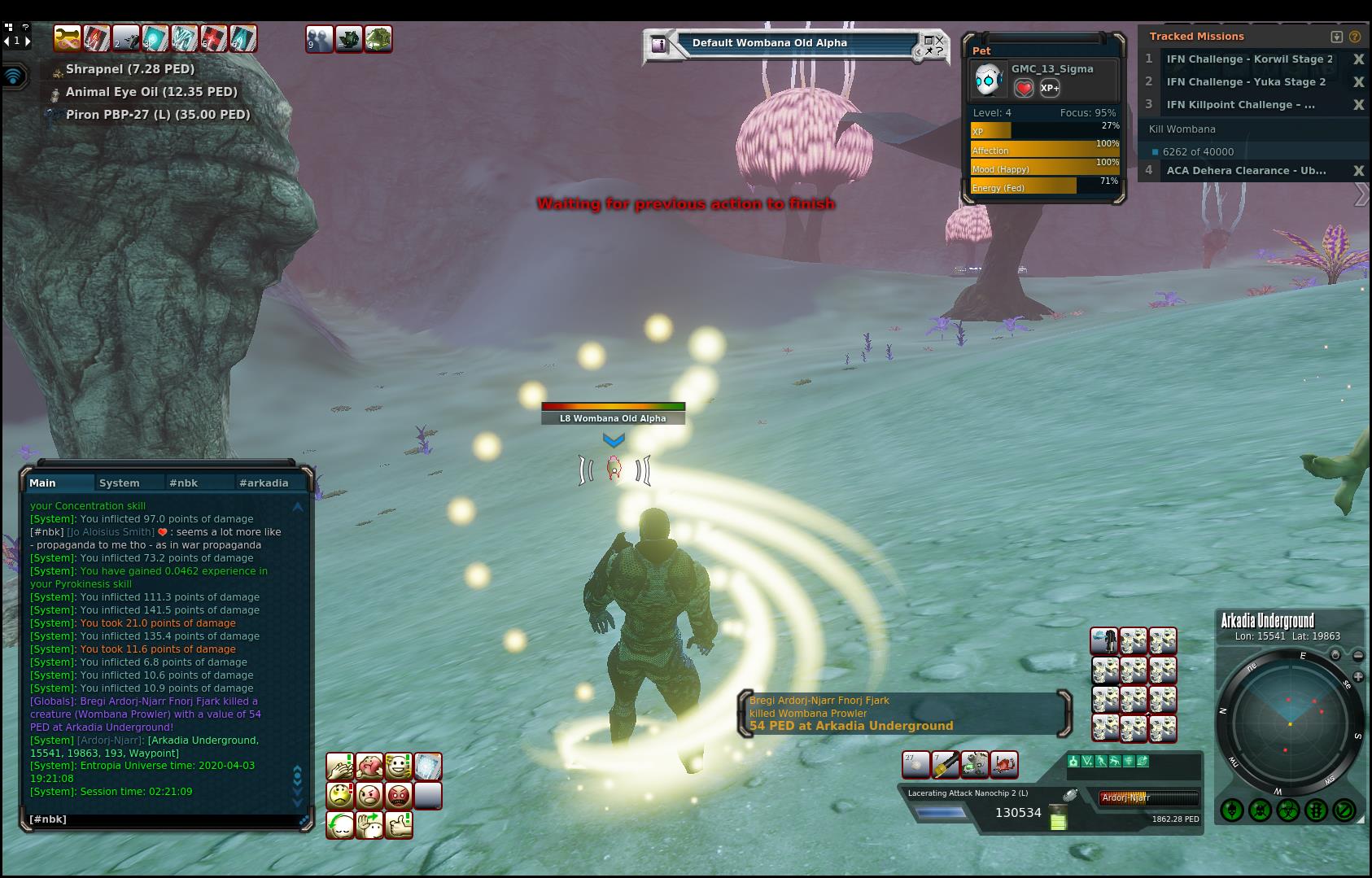Screen dimensions: 1372x878
Task: Zoom out the radar with minus button
Action: click(1358, 655)
